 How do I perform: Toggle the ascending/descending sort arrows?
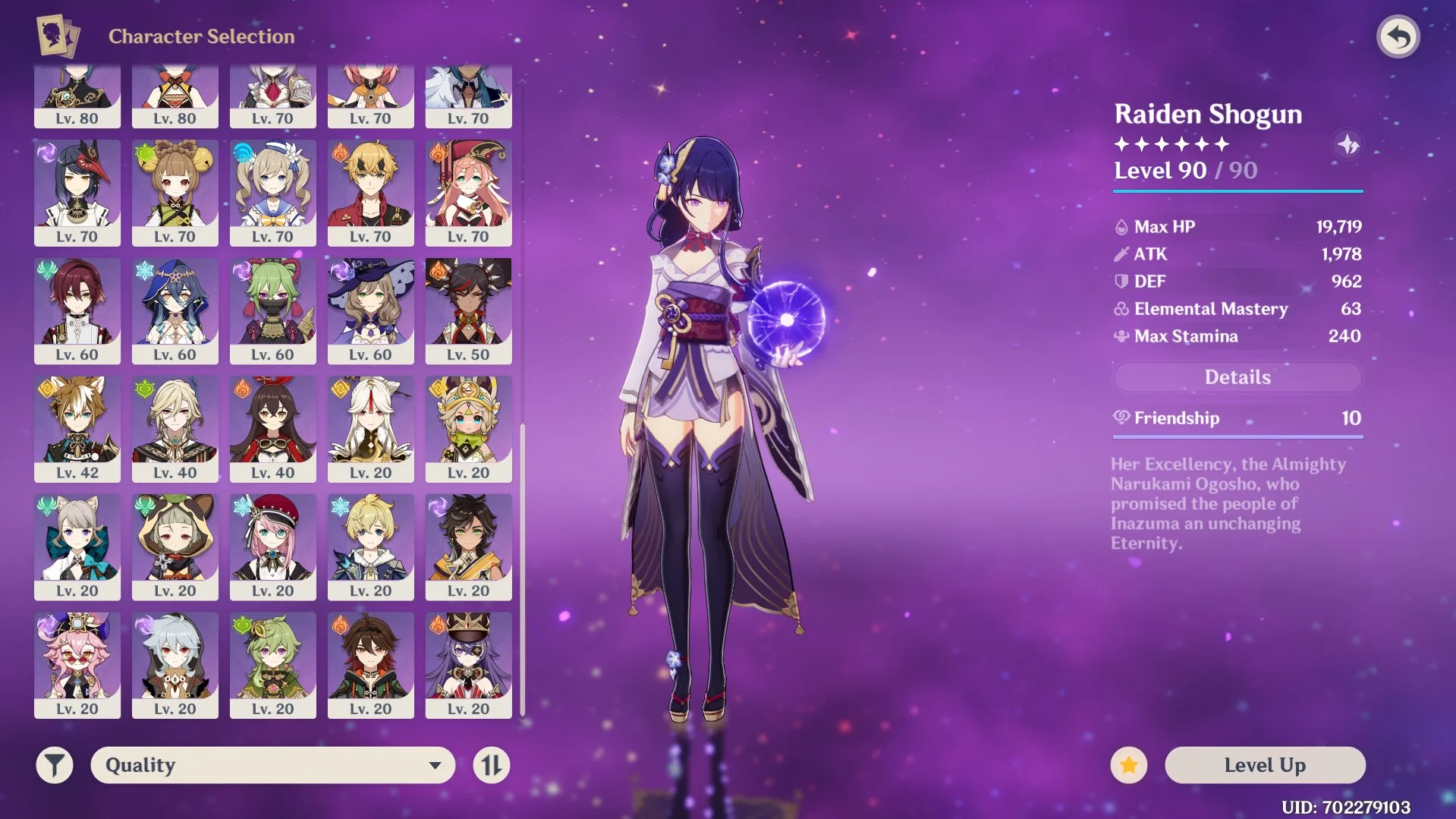(491, 765)
